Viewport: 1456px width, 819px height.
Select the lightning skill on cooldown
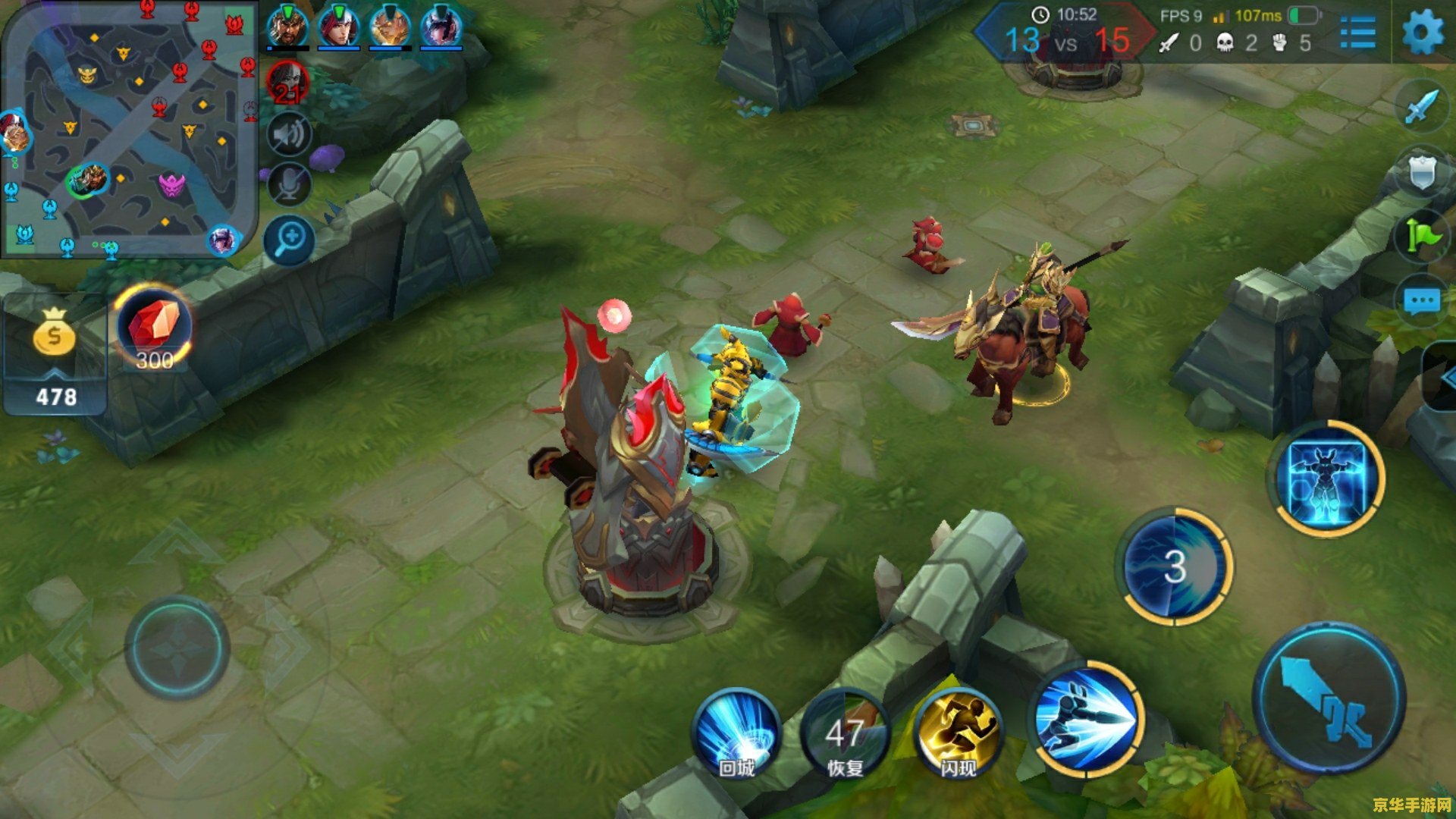(x=1175, y=566)
